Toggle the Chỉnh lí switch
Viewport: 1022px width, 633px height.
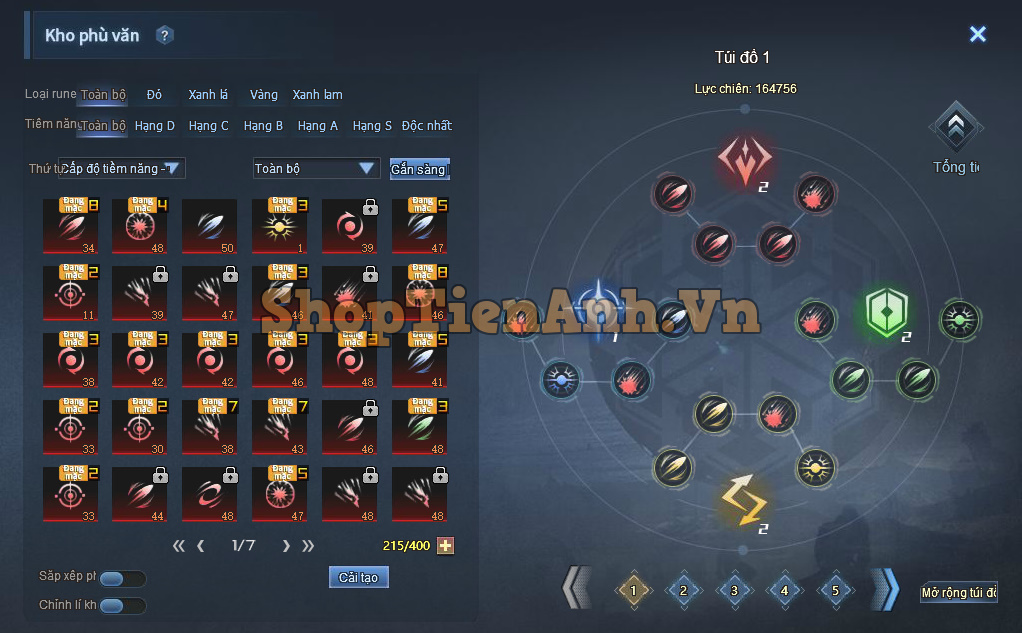(122, 605)
